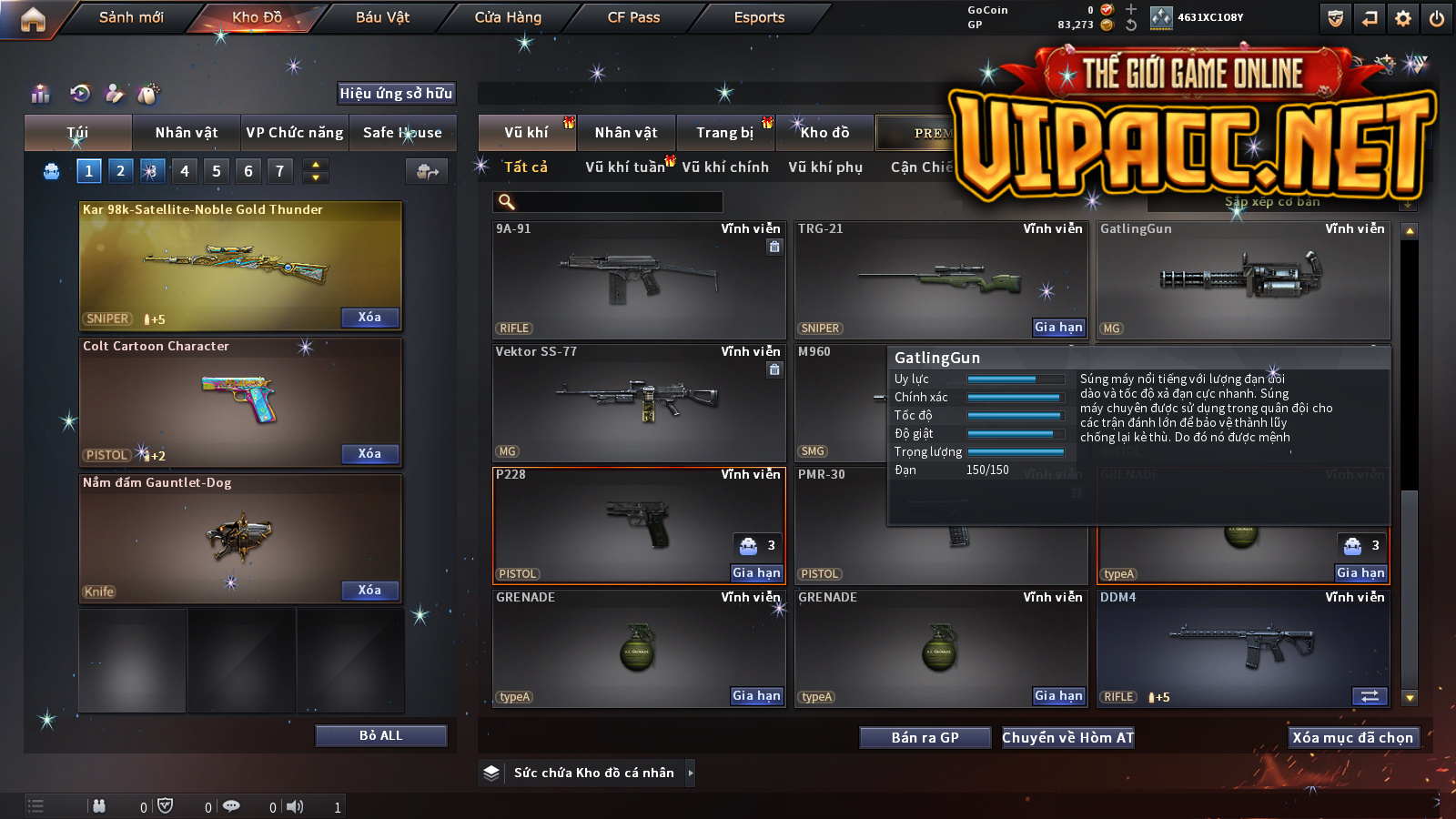Click the Hiệu ứng sở hữu button

(x=396, y=93)
